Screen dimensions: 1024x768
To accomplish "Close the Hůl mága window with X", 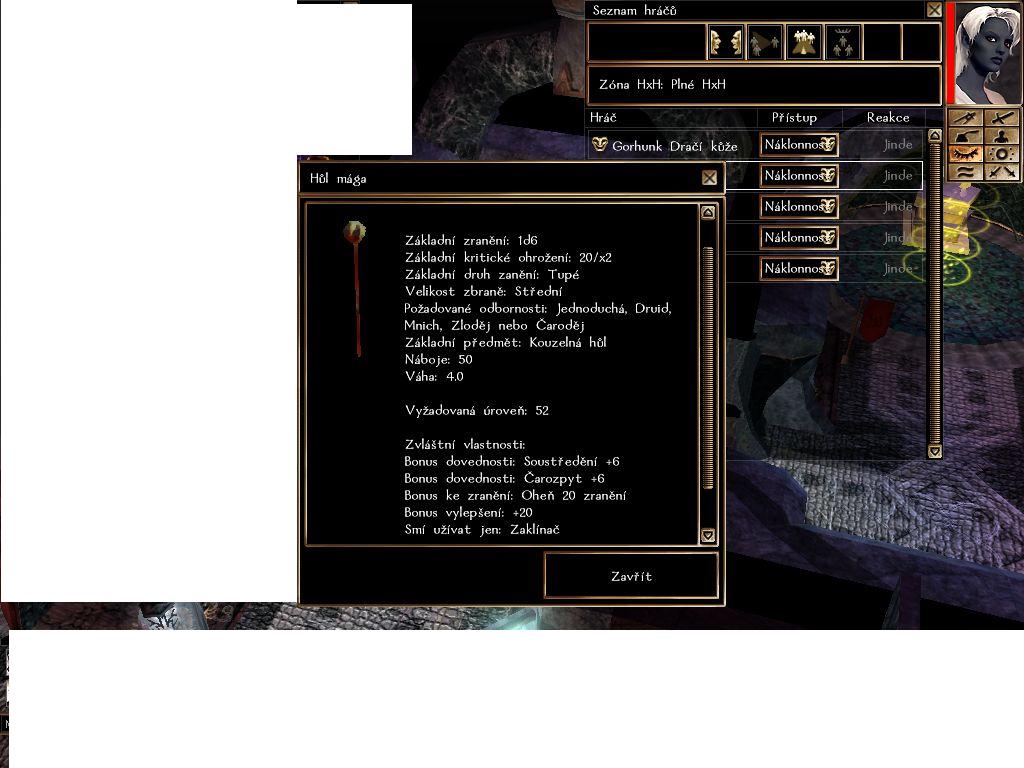I will tap(709, 178).
